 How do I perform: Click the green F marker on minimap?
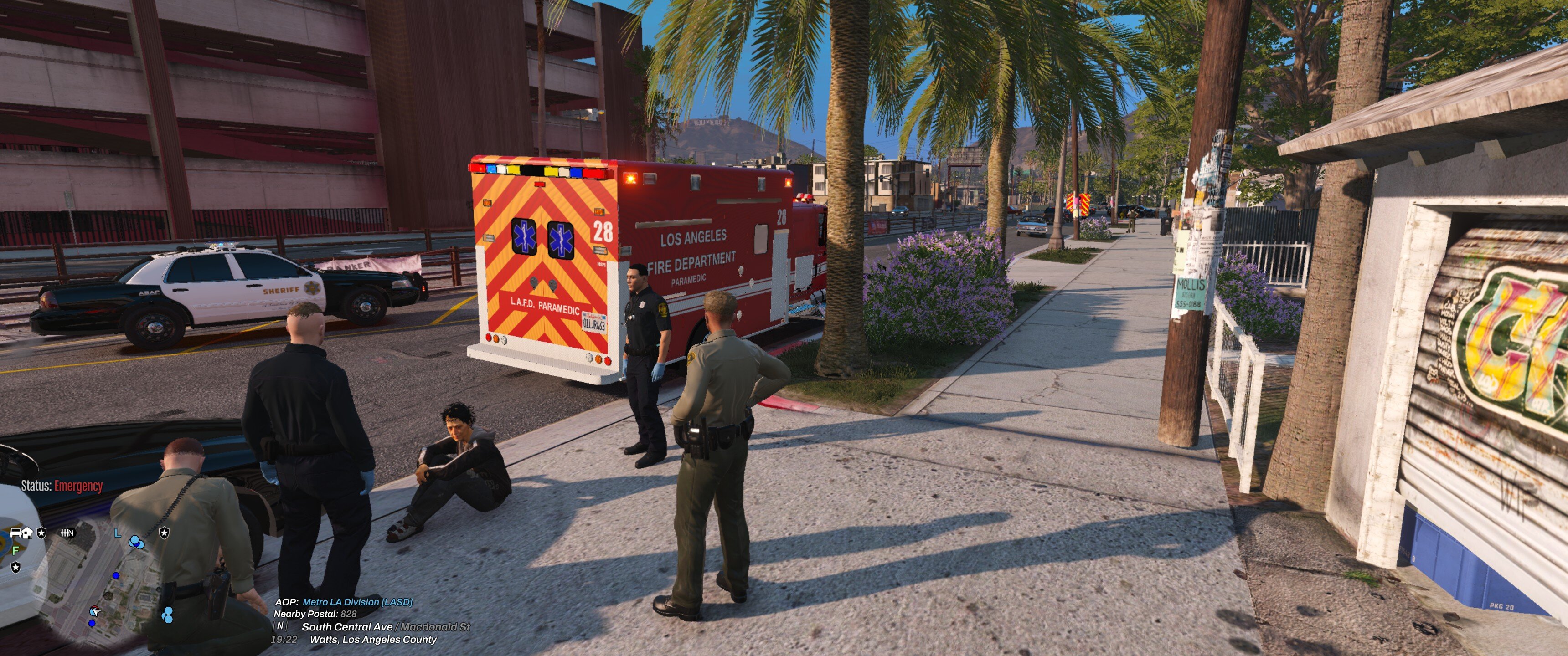click(x=16, y=550)
